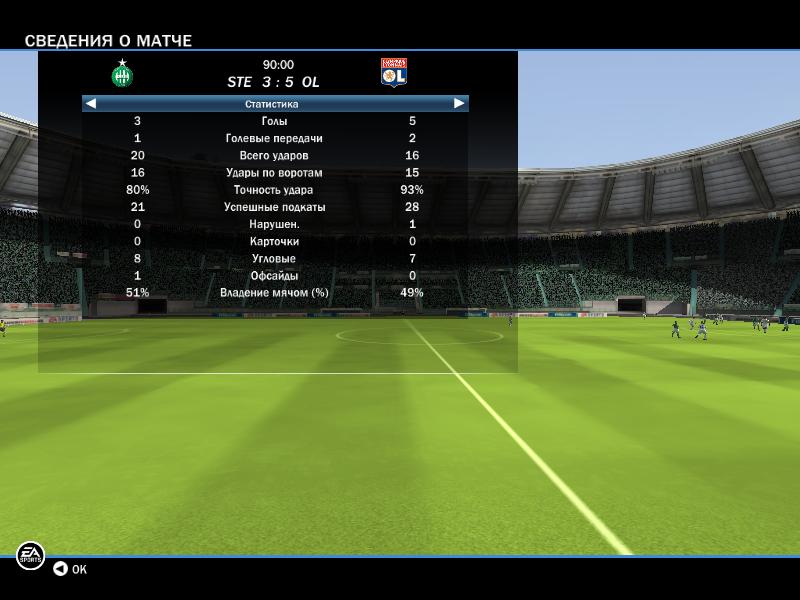Show the next statistics page with right arrow
The width and height of the screenshot is (800, 600).
[459, 103]
